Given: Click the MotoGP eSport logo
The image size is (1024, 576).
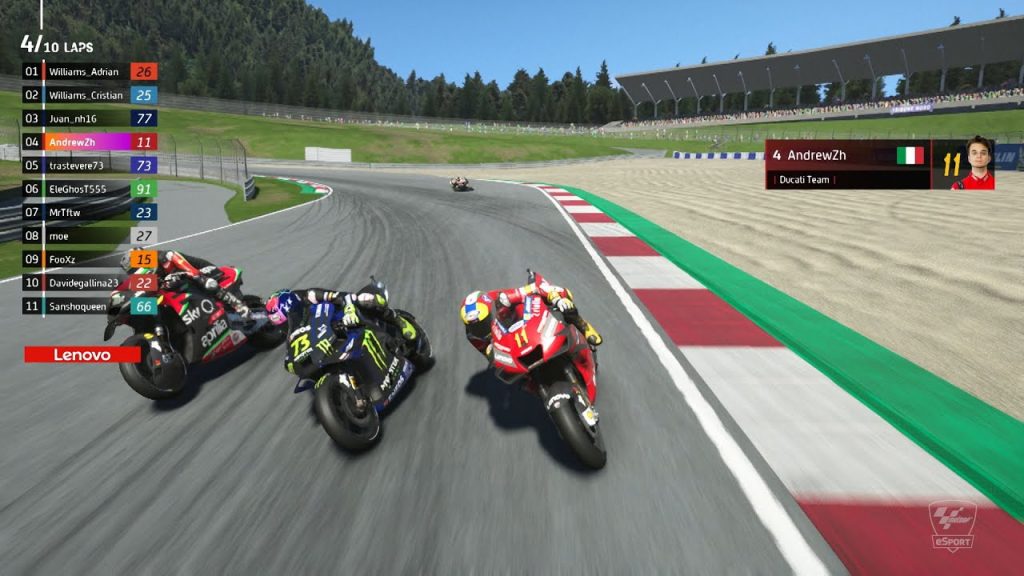Looking at the screenshot, I should pos(951,523).
